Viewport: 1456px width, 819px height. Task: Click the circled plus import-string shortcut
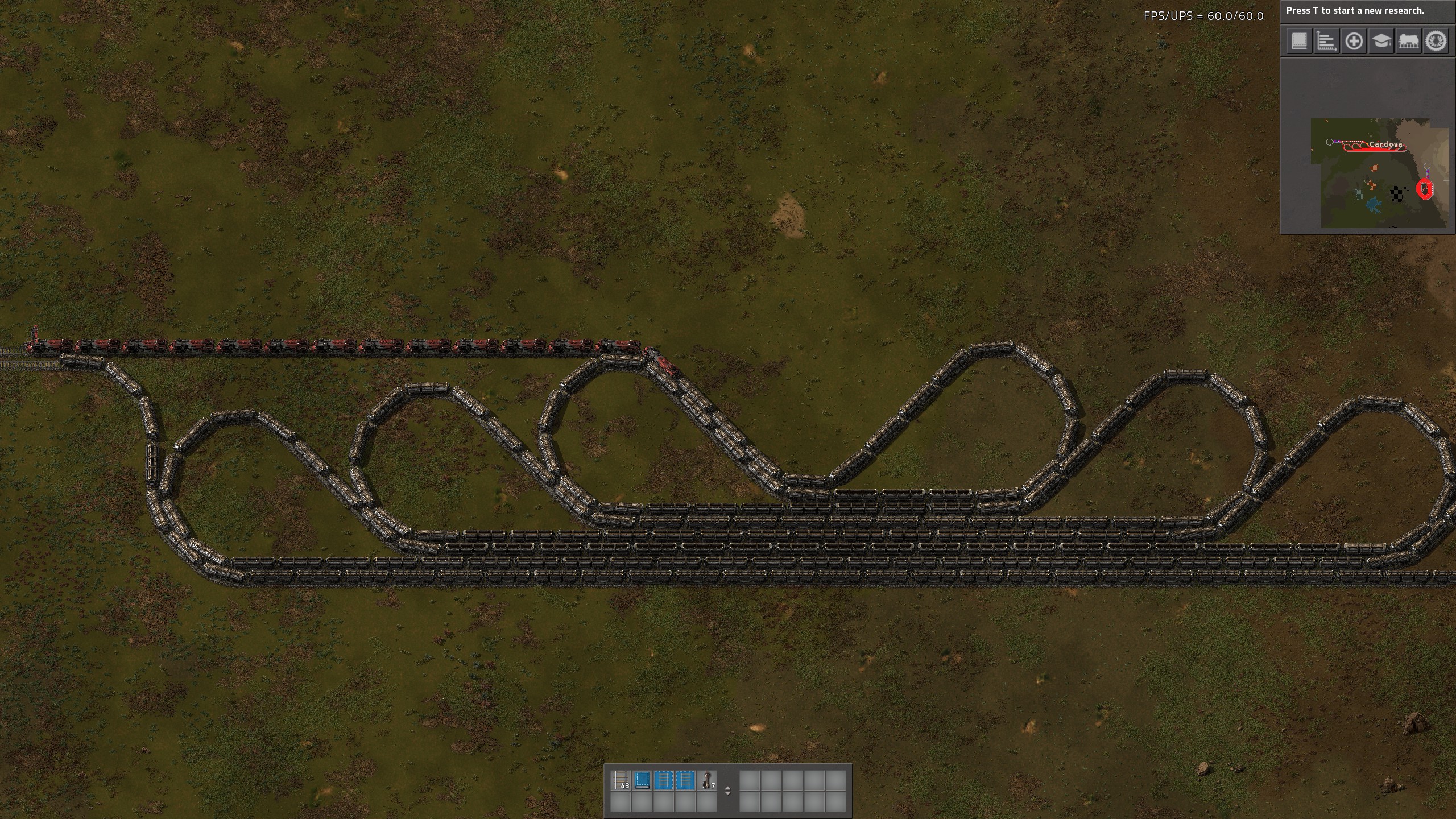(1353, 42)
